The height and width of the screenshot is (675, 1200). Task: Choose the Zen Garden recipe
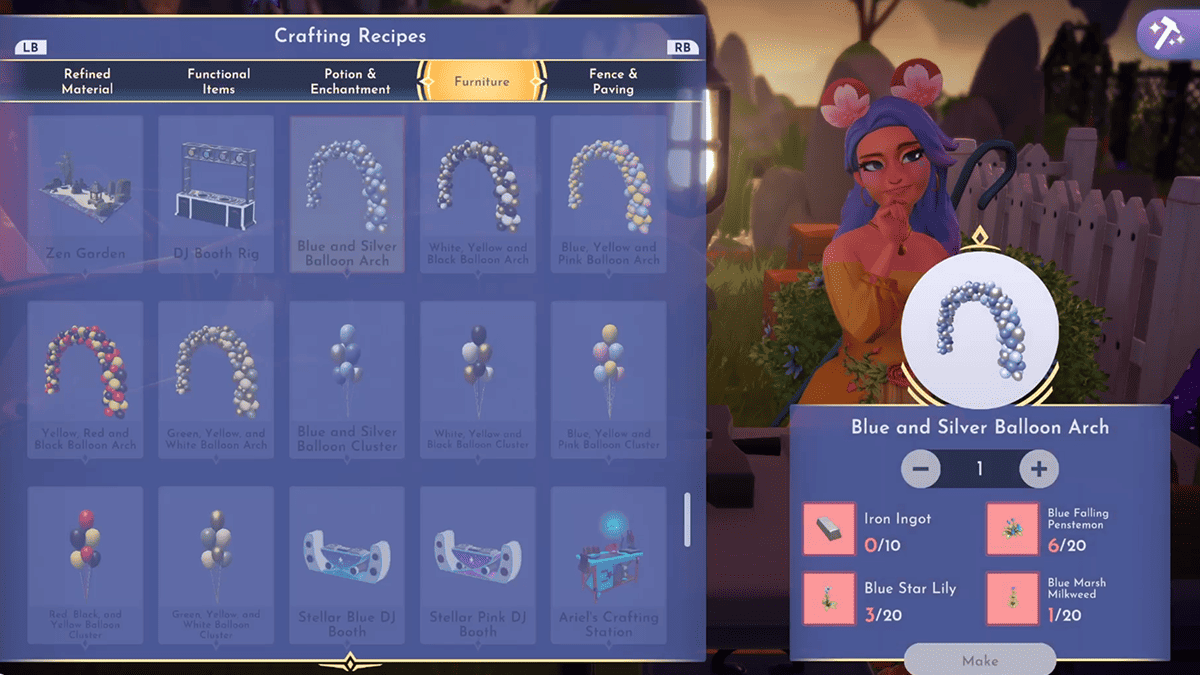pyautogui.click(x=86, y=193)
